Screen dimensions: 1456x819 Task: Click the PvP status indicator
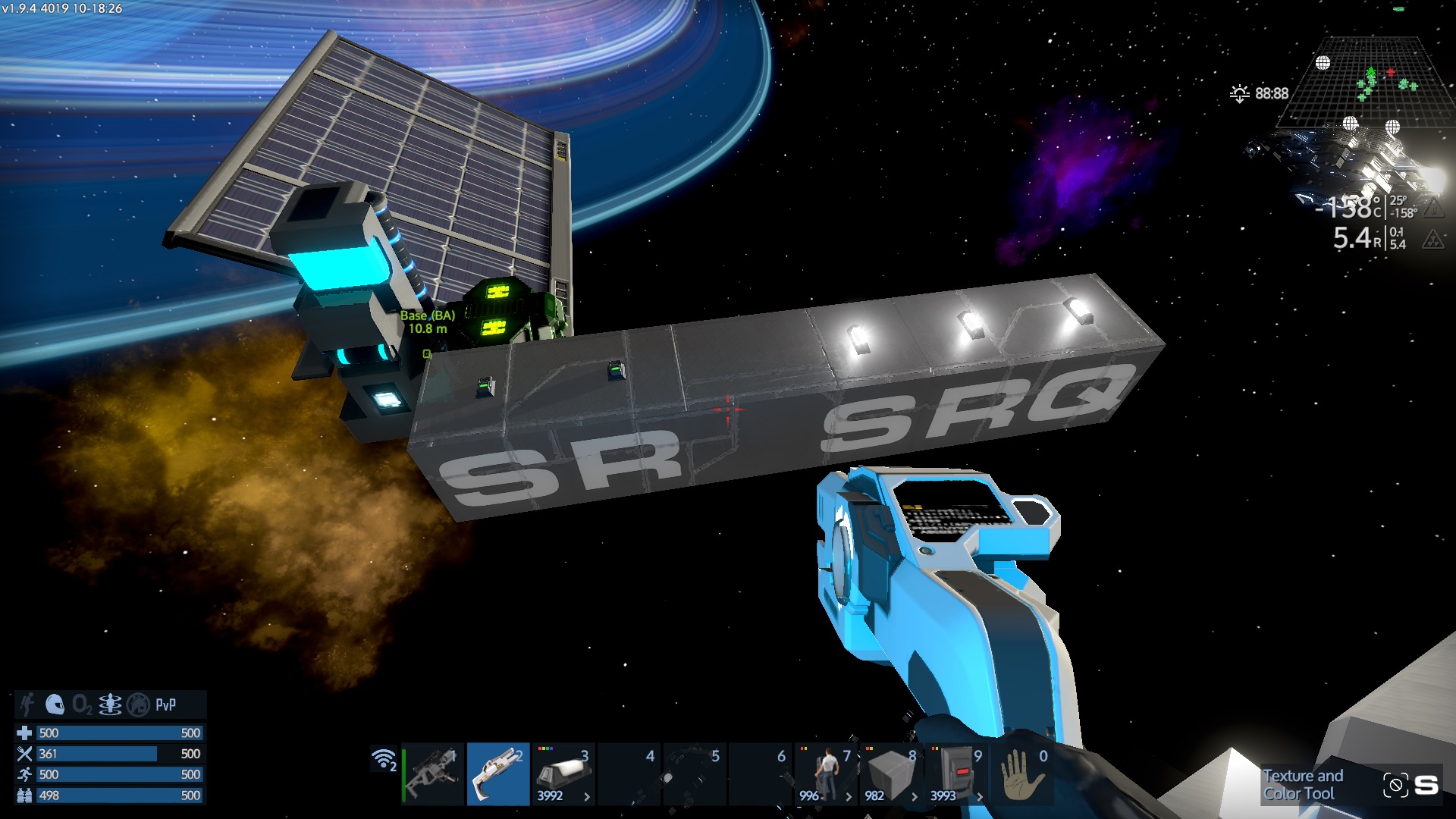click(166, 704)
